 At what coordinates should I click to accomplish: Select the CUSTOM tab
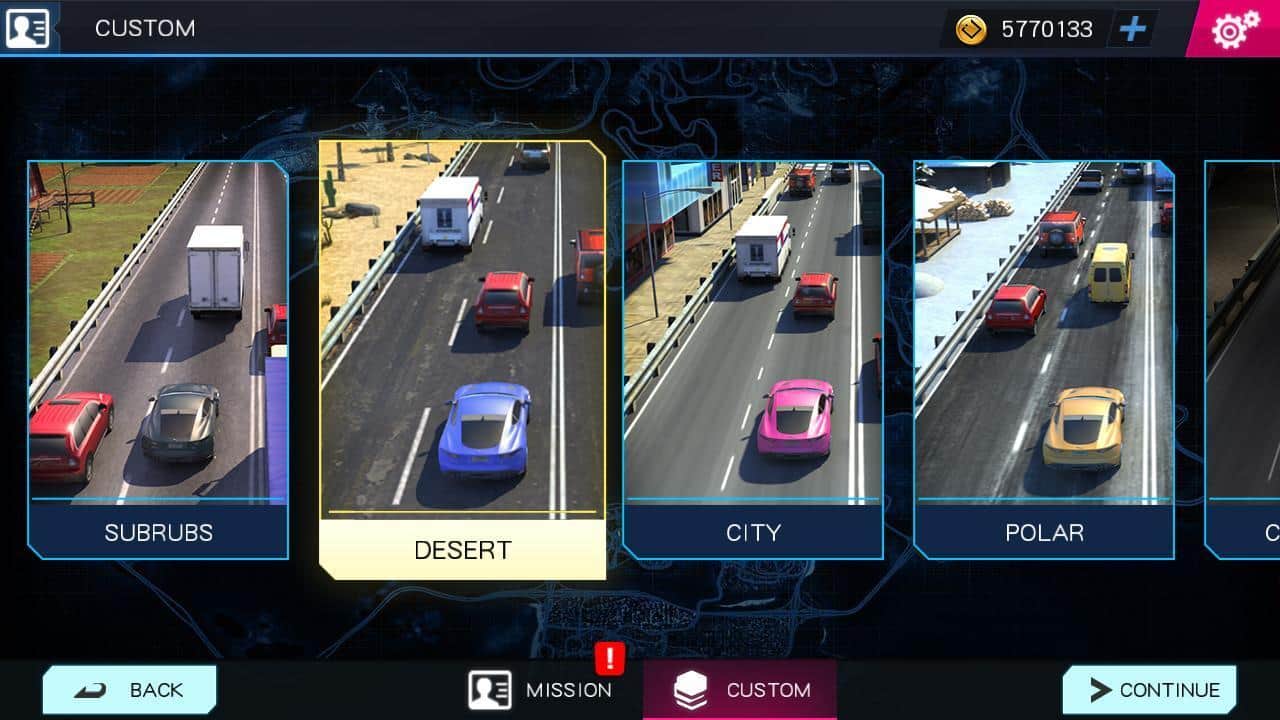pyautogui.click(x=741, y=690)
